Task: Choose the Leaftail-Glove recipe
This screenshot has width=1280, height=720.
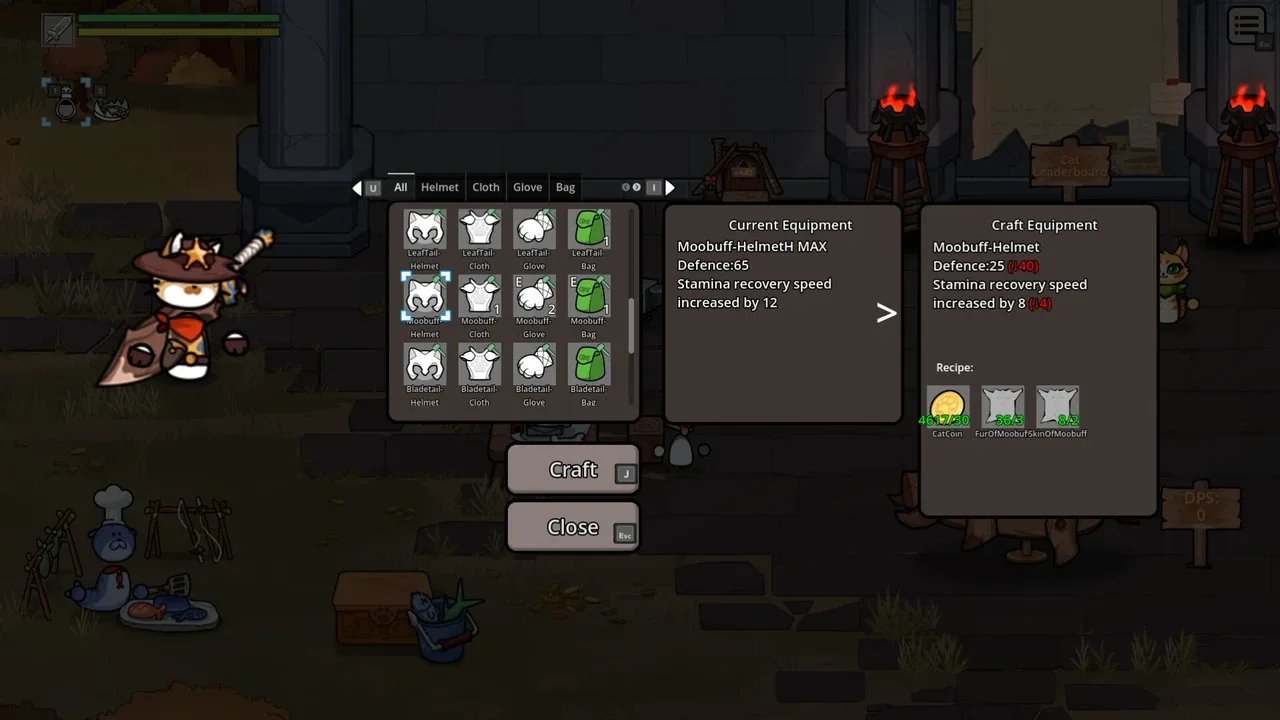Action: tap(534, 229)
